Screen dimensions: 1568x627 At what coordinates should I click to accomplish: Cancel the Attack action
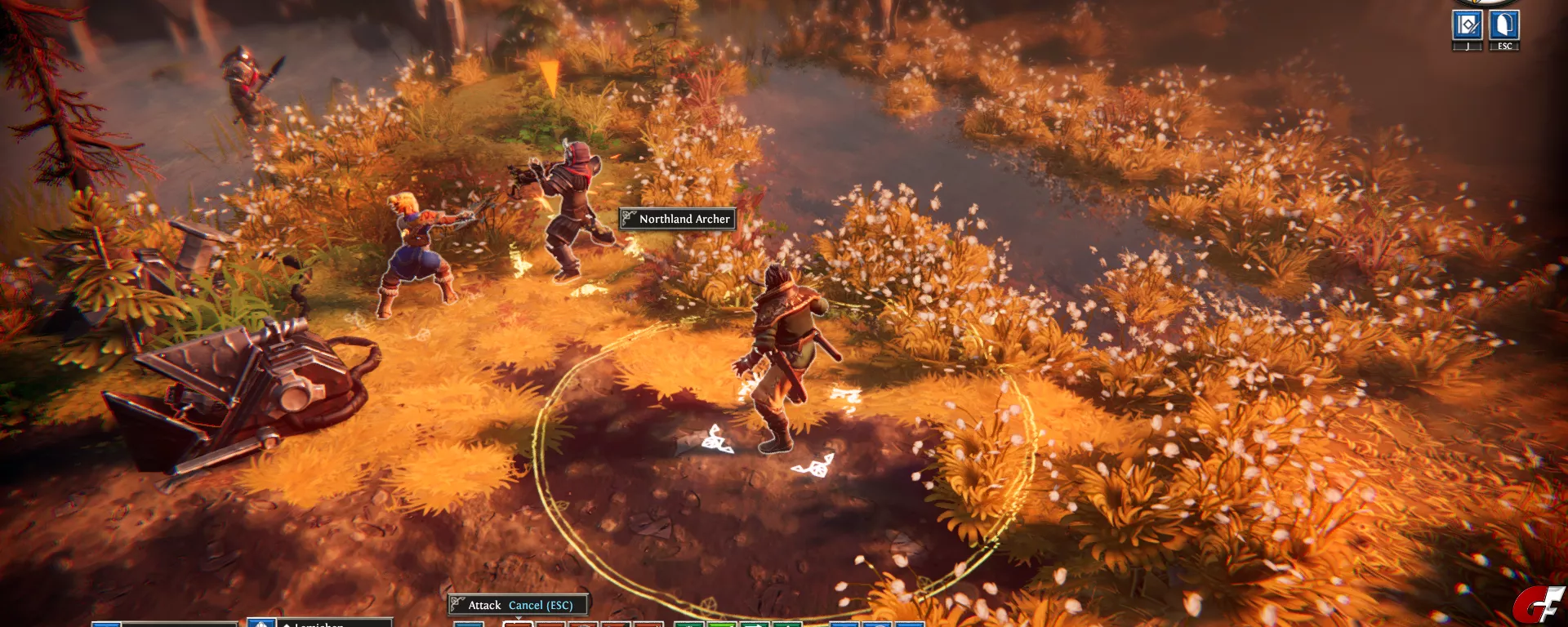540,605
